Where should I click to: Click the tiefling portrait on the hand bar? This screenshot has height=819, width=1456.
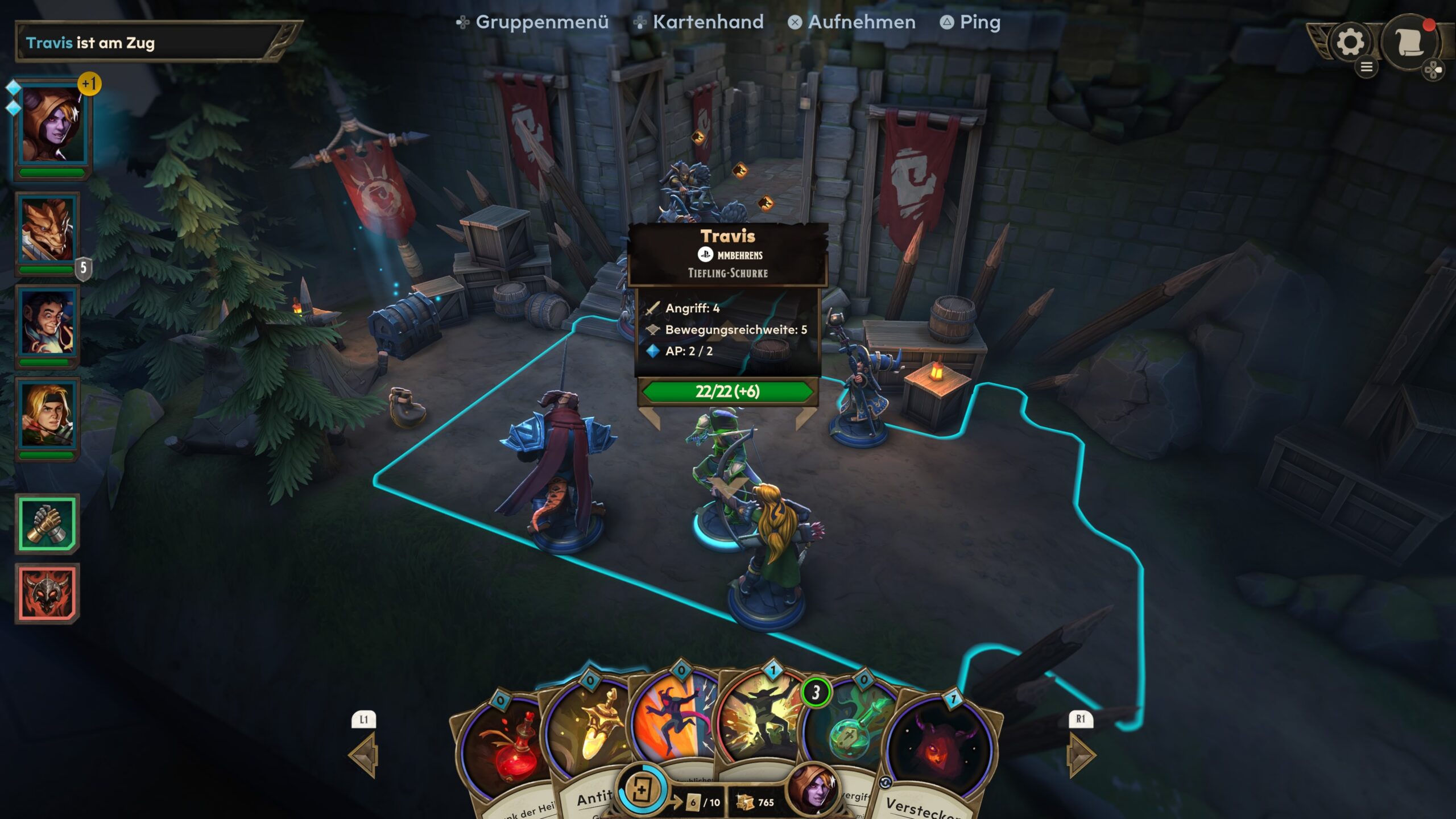pyautogui.click(x=813, y=792)
